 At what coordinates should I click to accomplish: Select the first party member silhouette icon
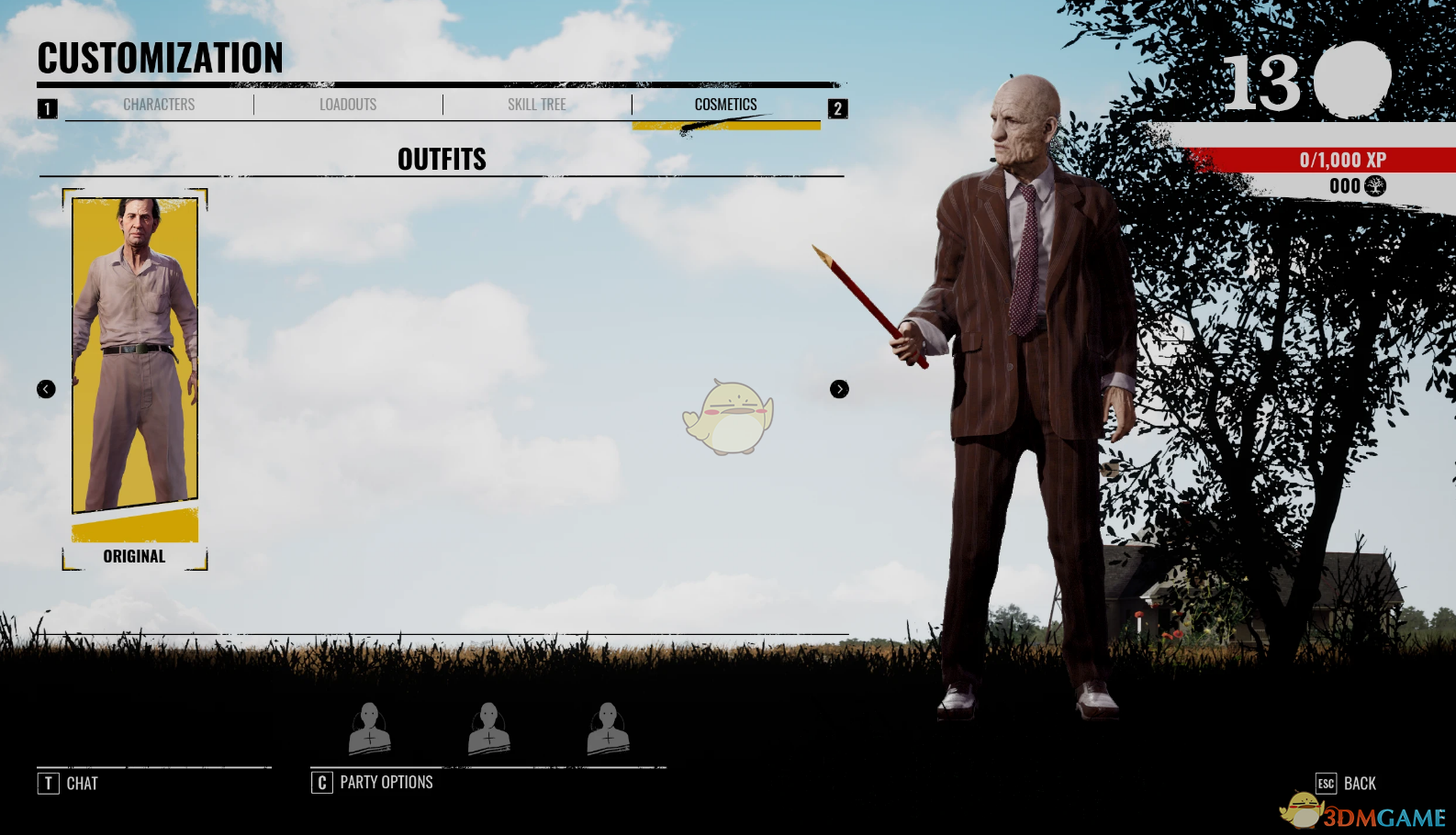371,727
